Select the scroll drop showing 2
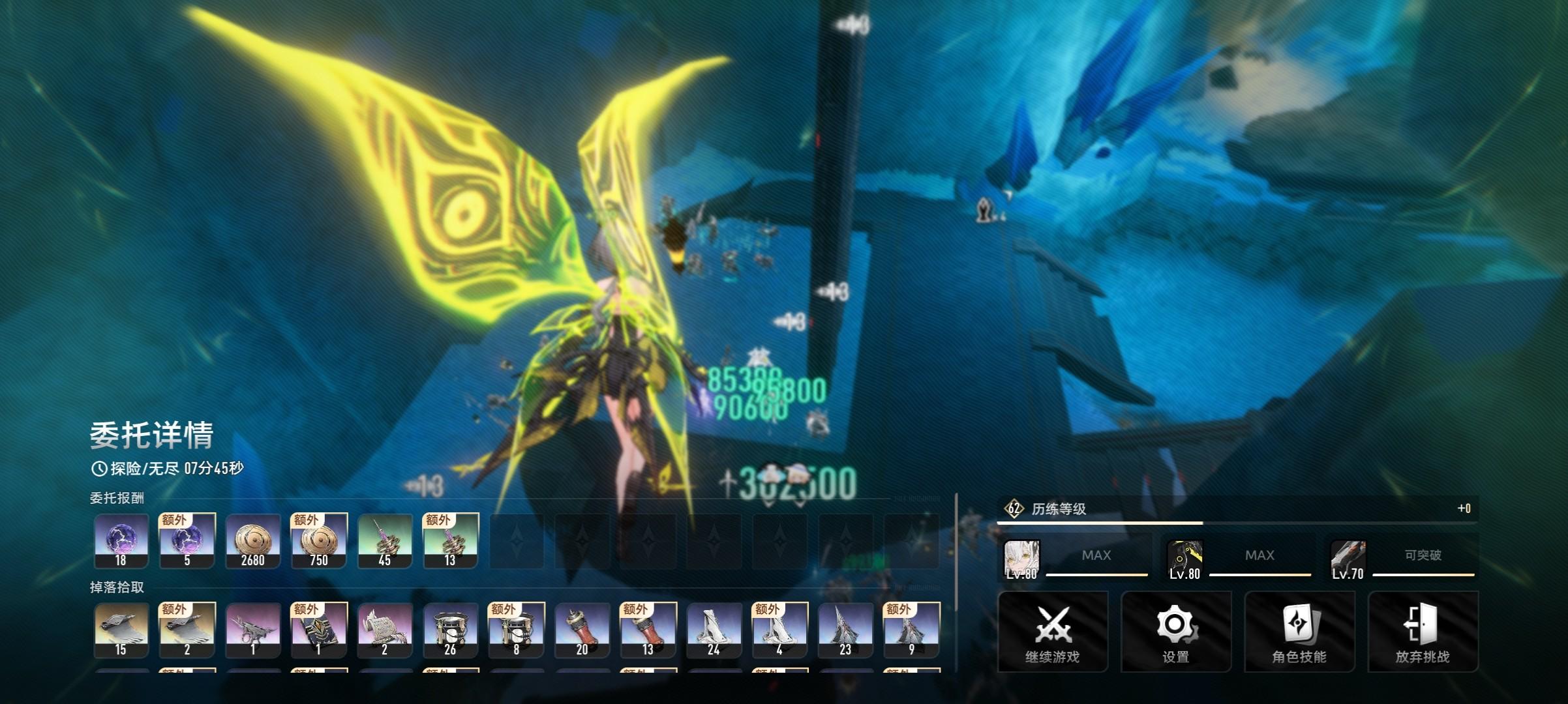This screenshot has height=704, width=1568. (385, 630)
